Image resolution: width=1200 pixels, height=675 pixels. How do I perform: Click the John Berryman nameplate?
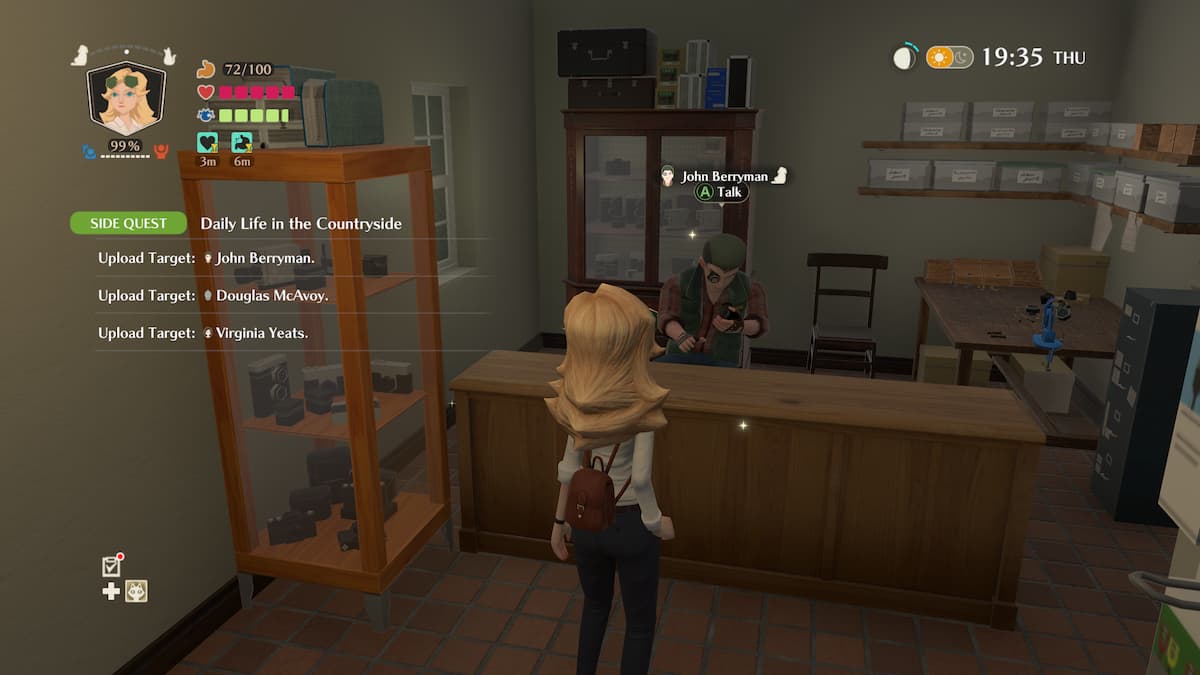tap(725, 176)
